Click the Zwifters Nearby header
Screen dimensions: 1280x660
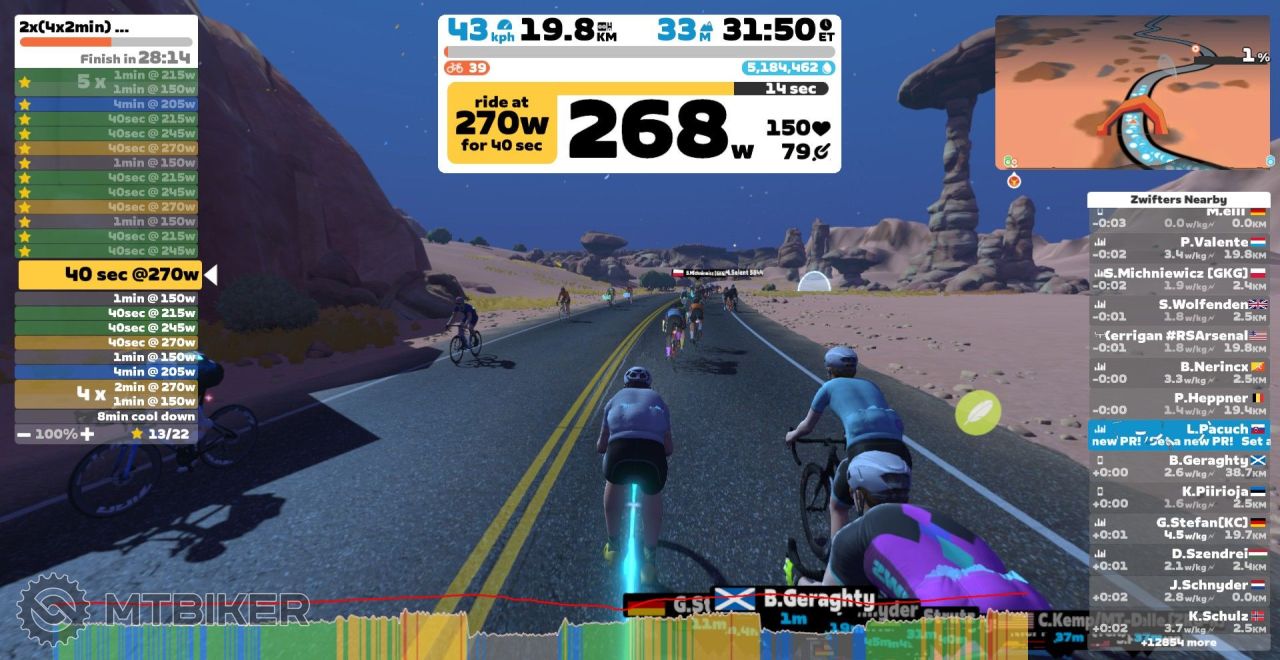[1178, 199]
